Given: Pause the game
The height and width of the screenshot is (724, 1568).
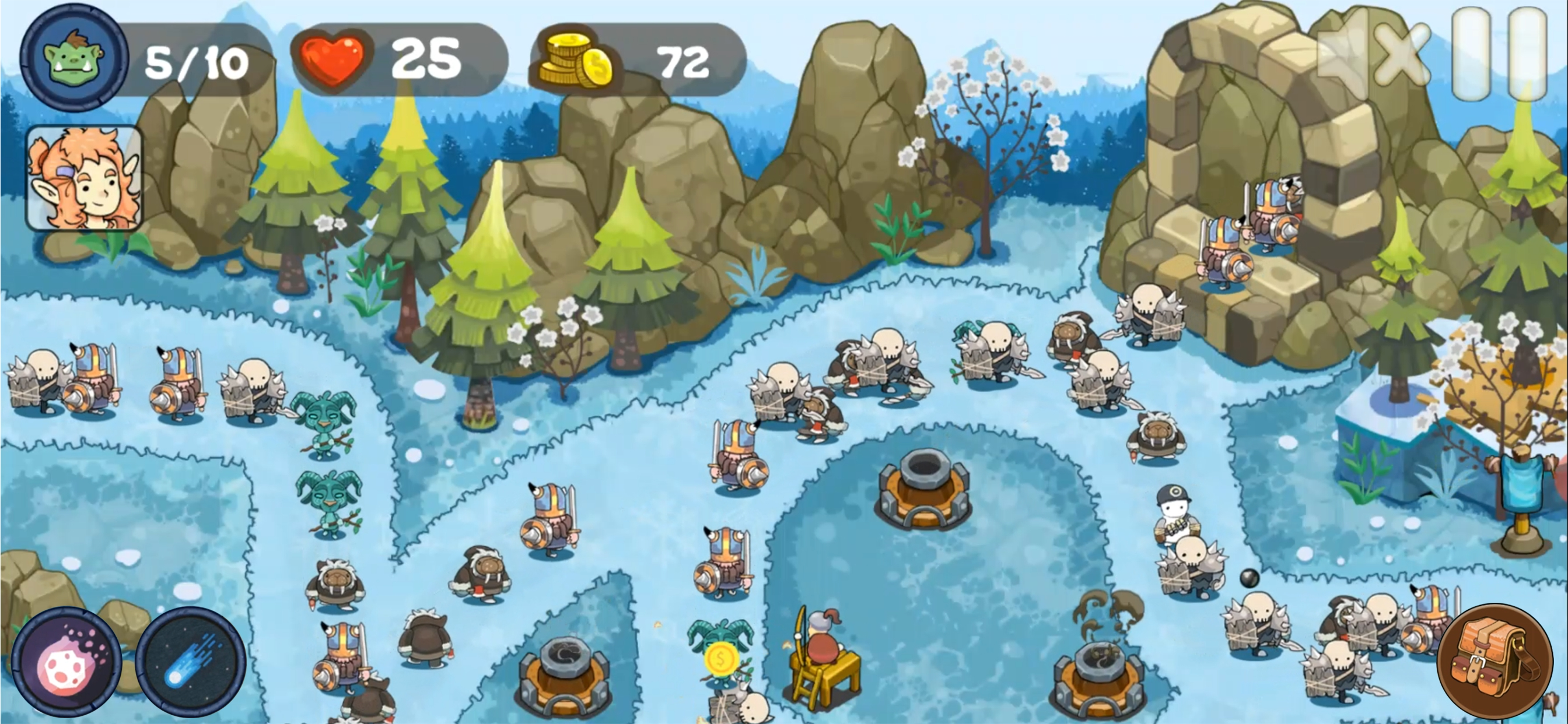Looking at the screenshot, I should point(1499,54).
